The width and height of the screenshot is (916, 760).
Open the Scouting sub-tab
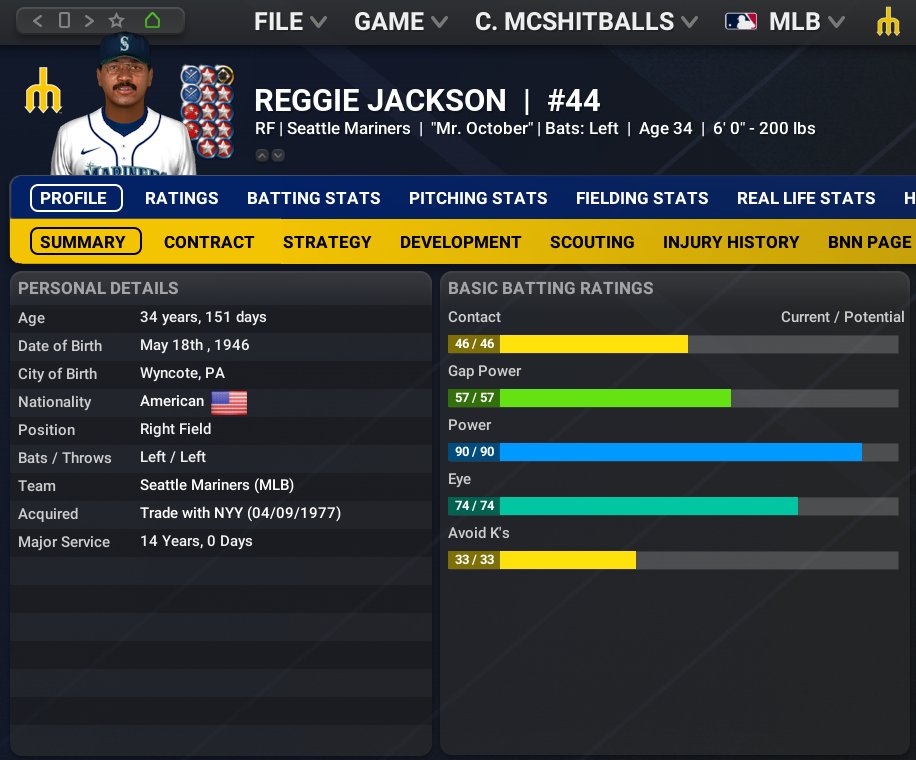pyautogui.click(x=592, y=242)
